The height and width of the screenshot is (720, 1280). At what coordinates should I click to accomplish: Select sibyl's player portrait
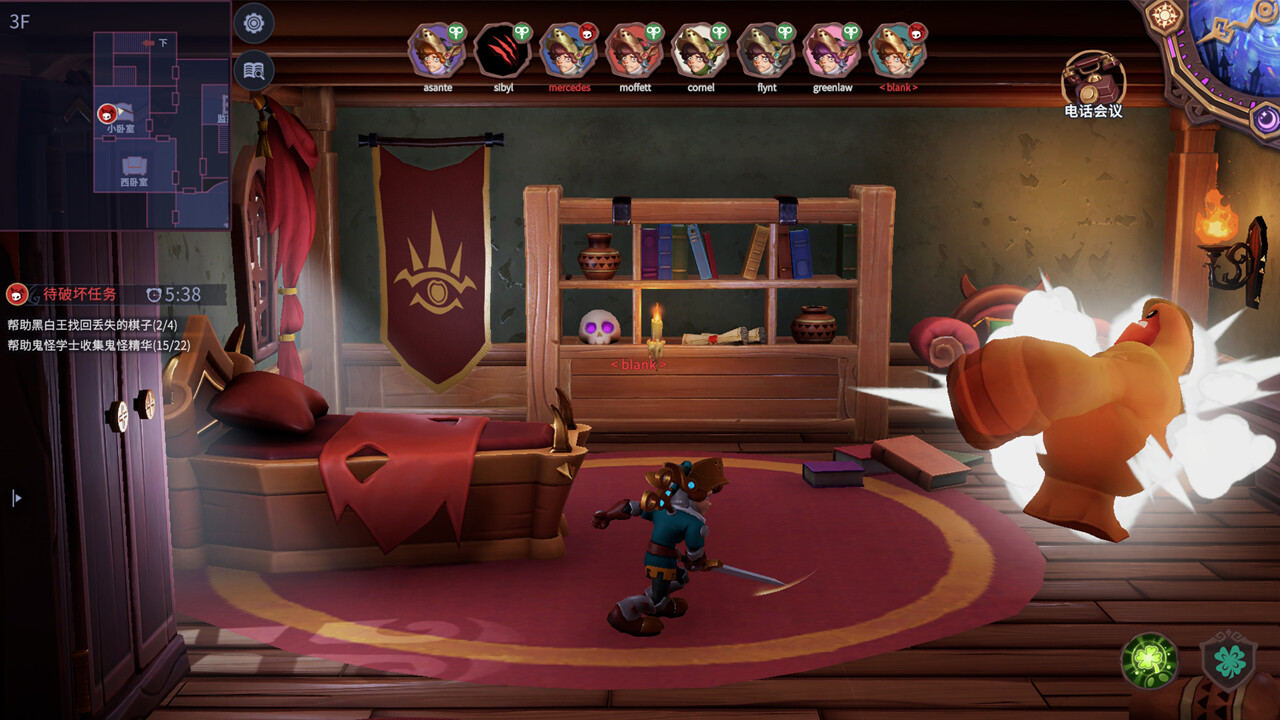coord(502,51)
